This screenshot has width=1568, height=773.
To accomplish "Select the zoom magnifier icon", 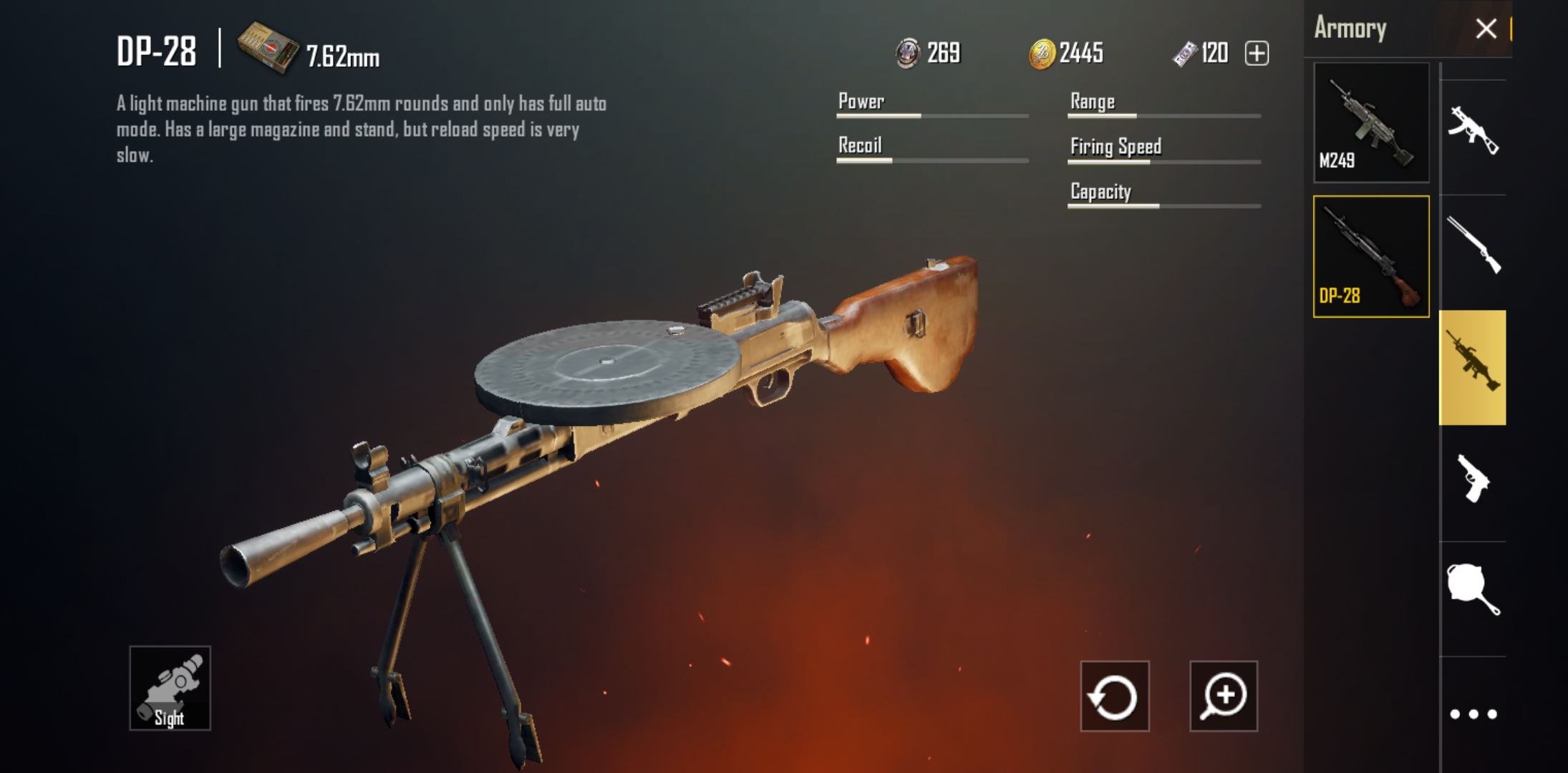I will click(x=1224, y=697).
